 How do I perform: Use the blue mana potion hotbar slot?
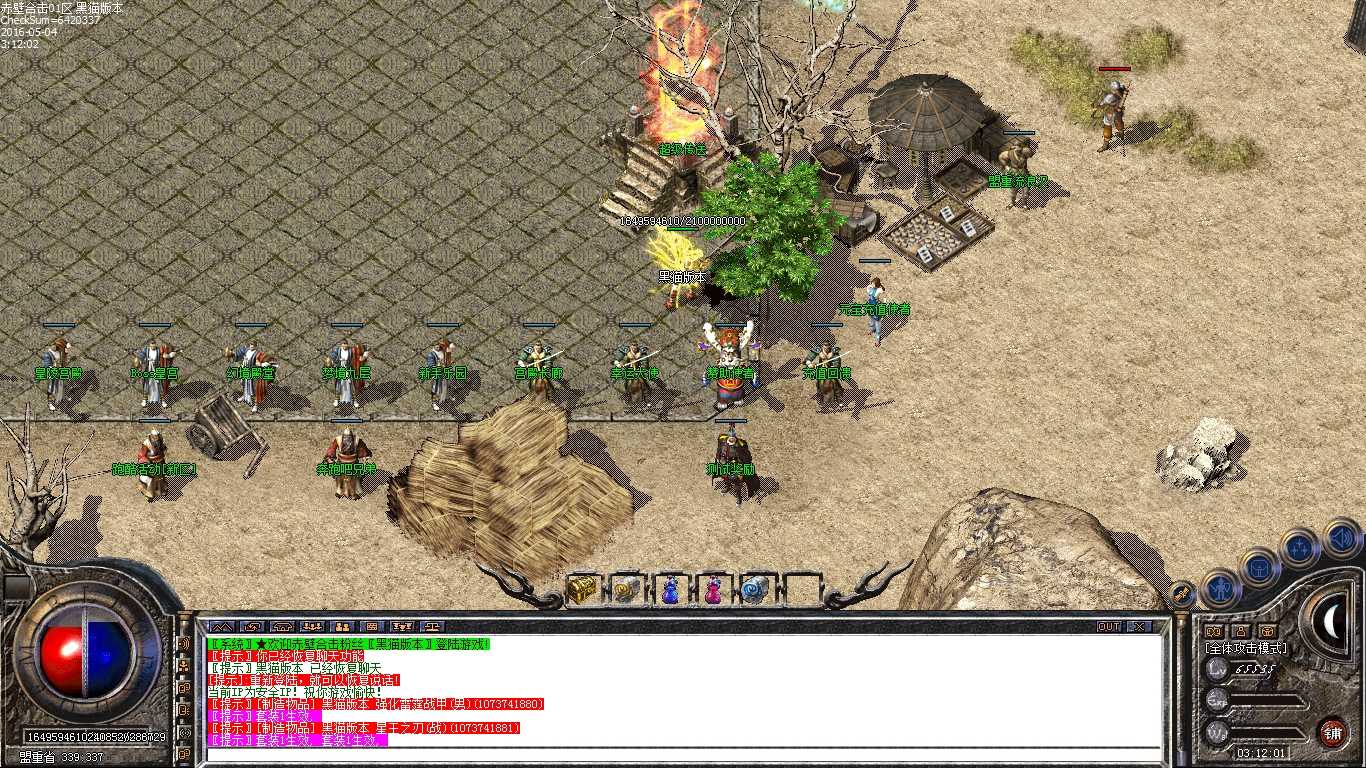tap(671, 590)
